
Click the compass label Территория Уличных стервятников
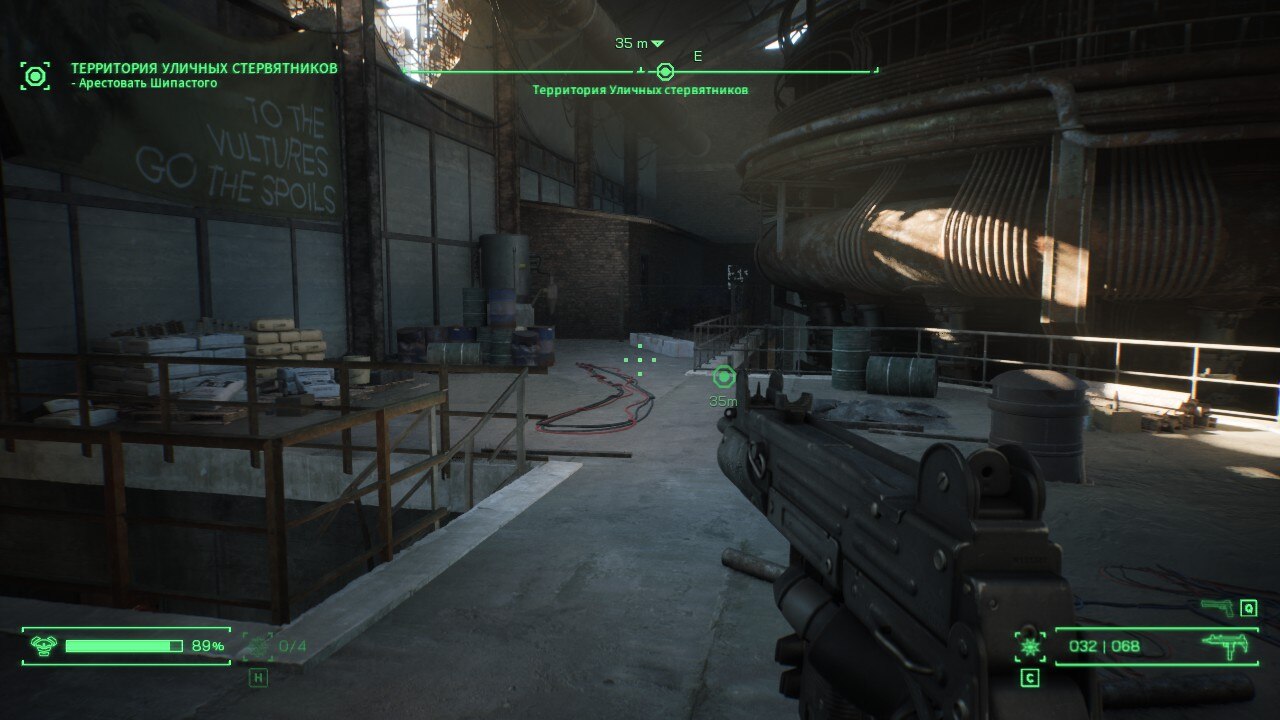pos(639,89)
